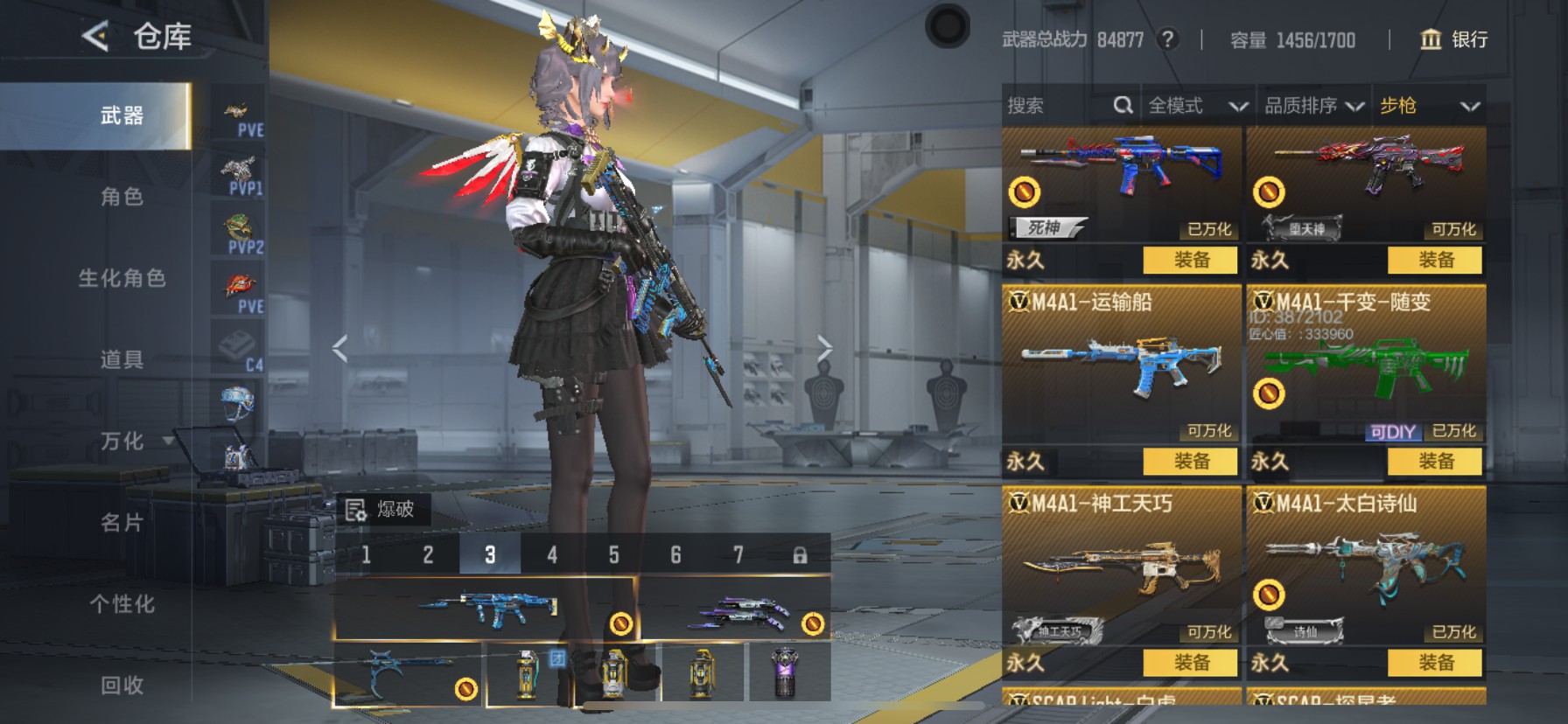Switch to the 角色 character tab
Image resolution: width=1568 pixels, height=724 pixels.
coord(122,197)
